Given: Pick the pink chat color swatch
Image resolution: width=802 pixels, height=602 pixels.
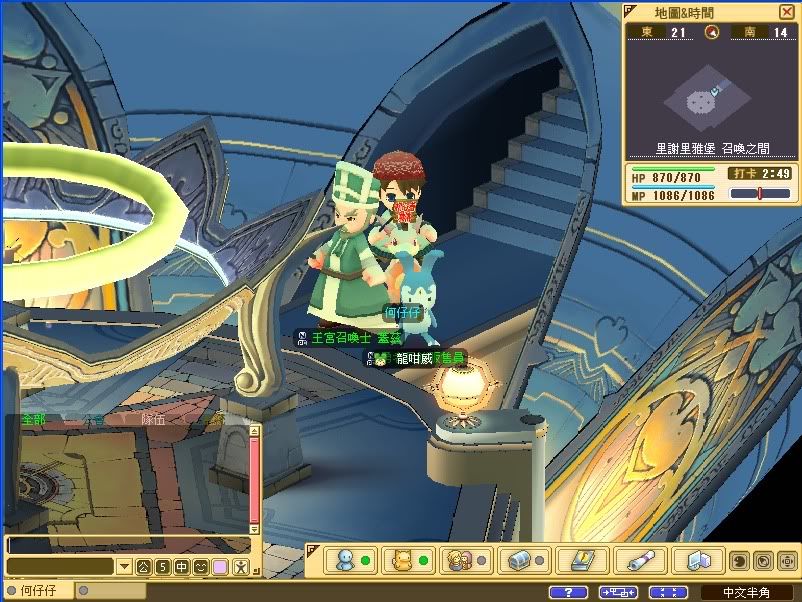Looking at the screenshot, I should (220, 567).
